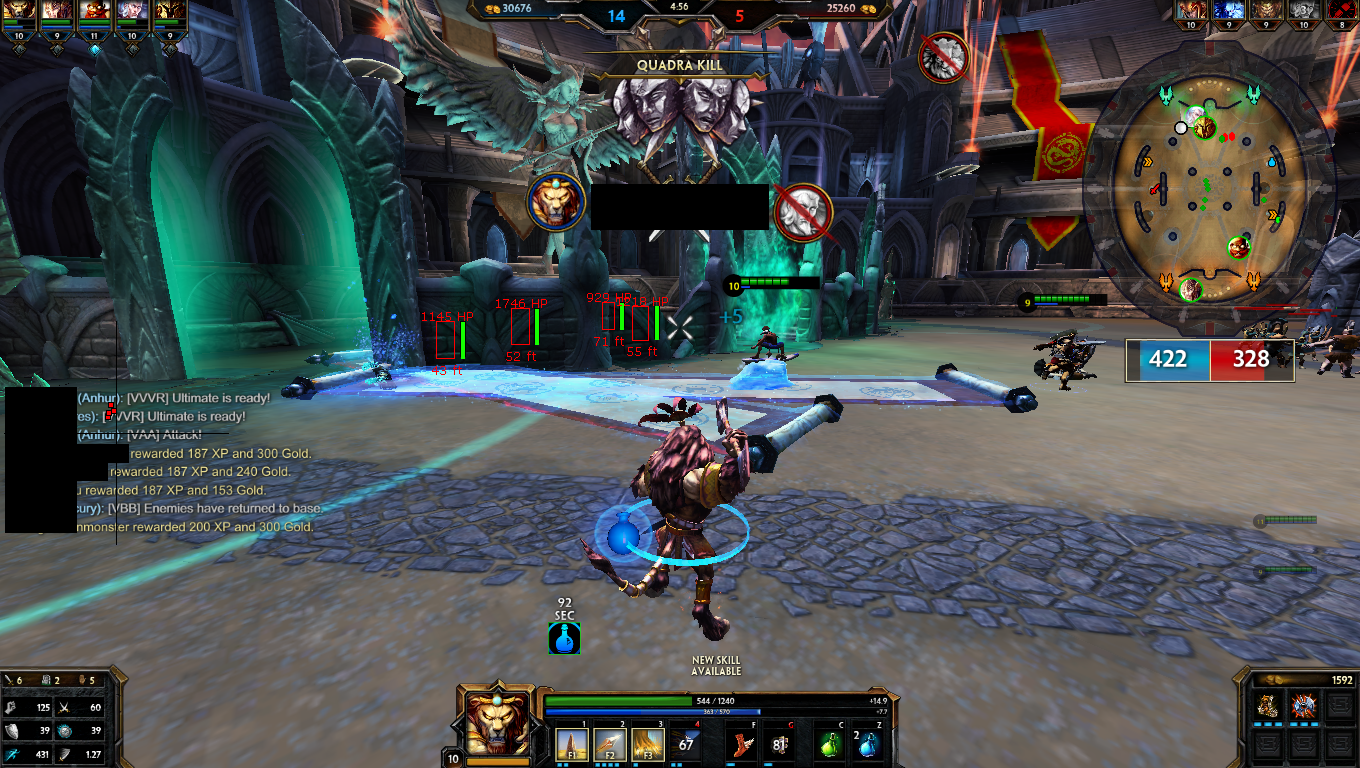Activate the boots relic in the F slot
The height and width of the screenshot is (768, 1360).
coord(741,743)
